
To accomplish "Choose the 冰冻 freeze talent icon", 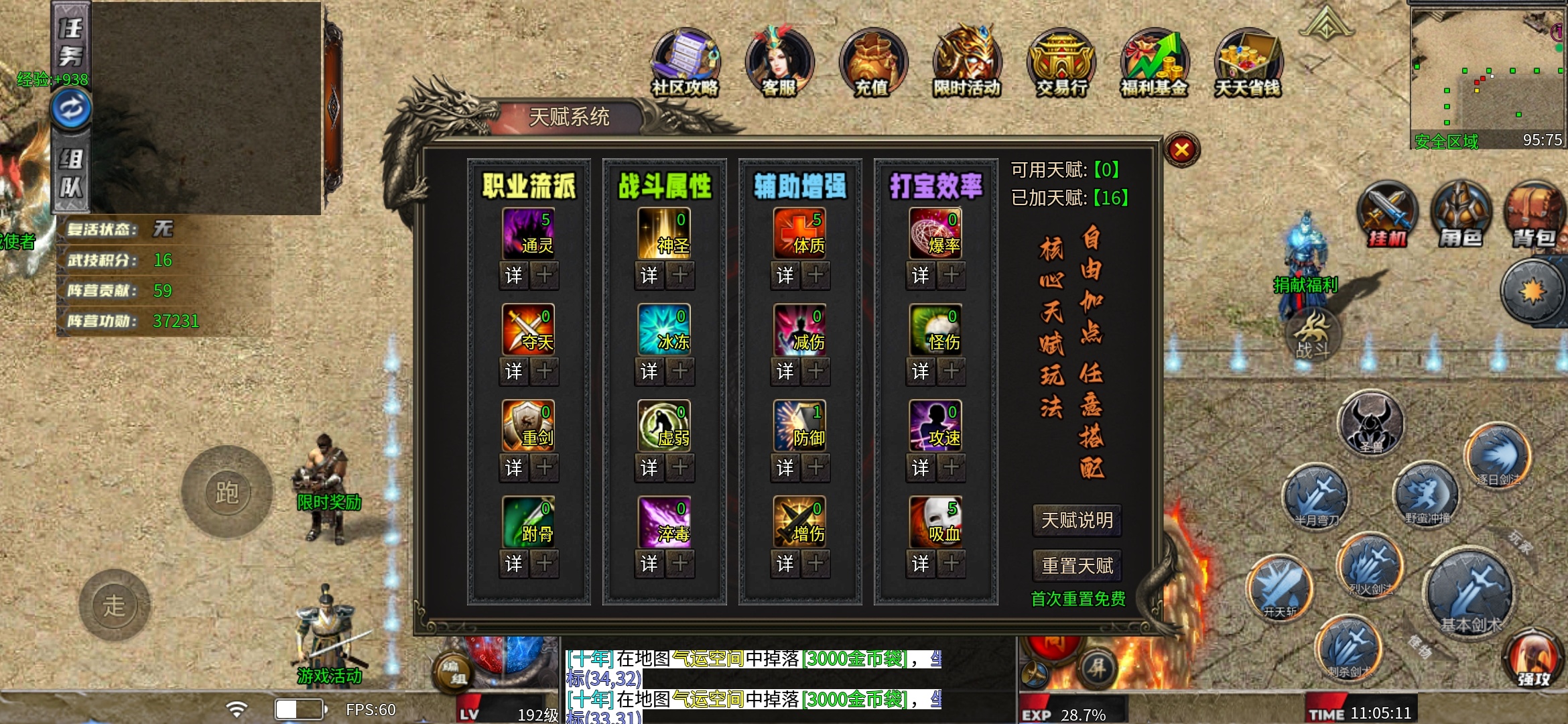I will [664, 329].
